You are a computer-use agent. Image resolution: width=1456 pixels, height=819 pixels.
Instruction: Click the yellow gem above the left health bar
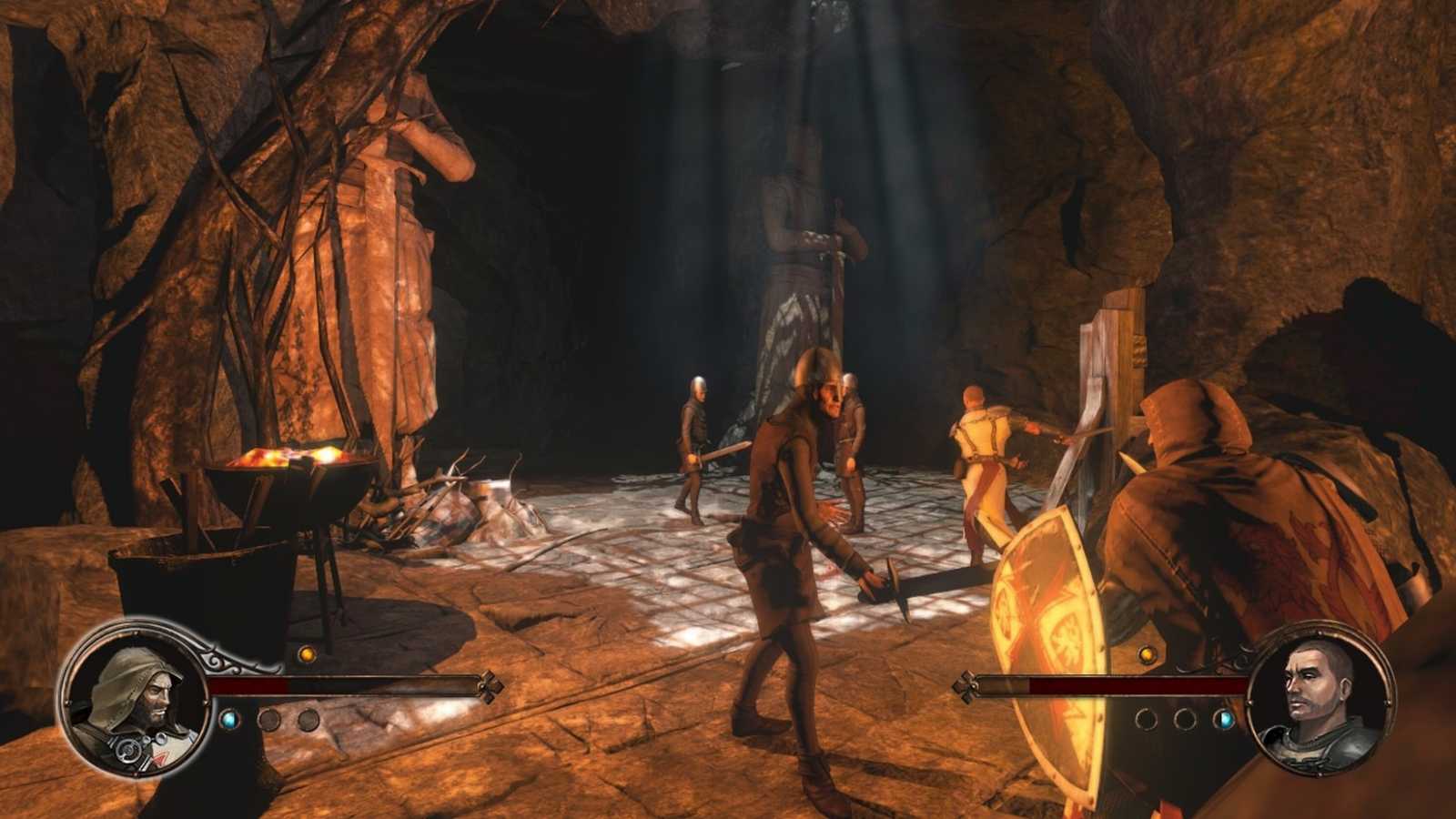pos(307,654)
